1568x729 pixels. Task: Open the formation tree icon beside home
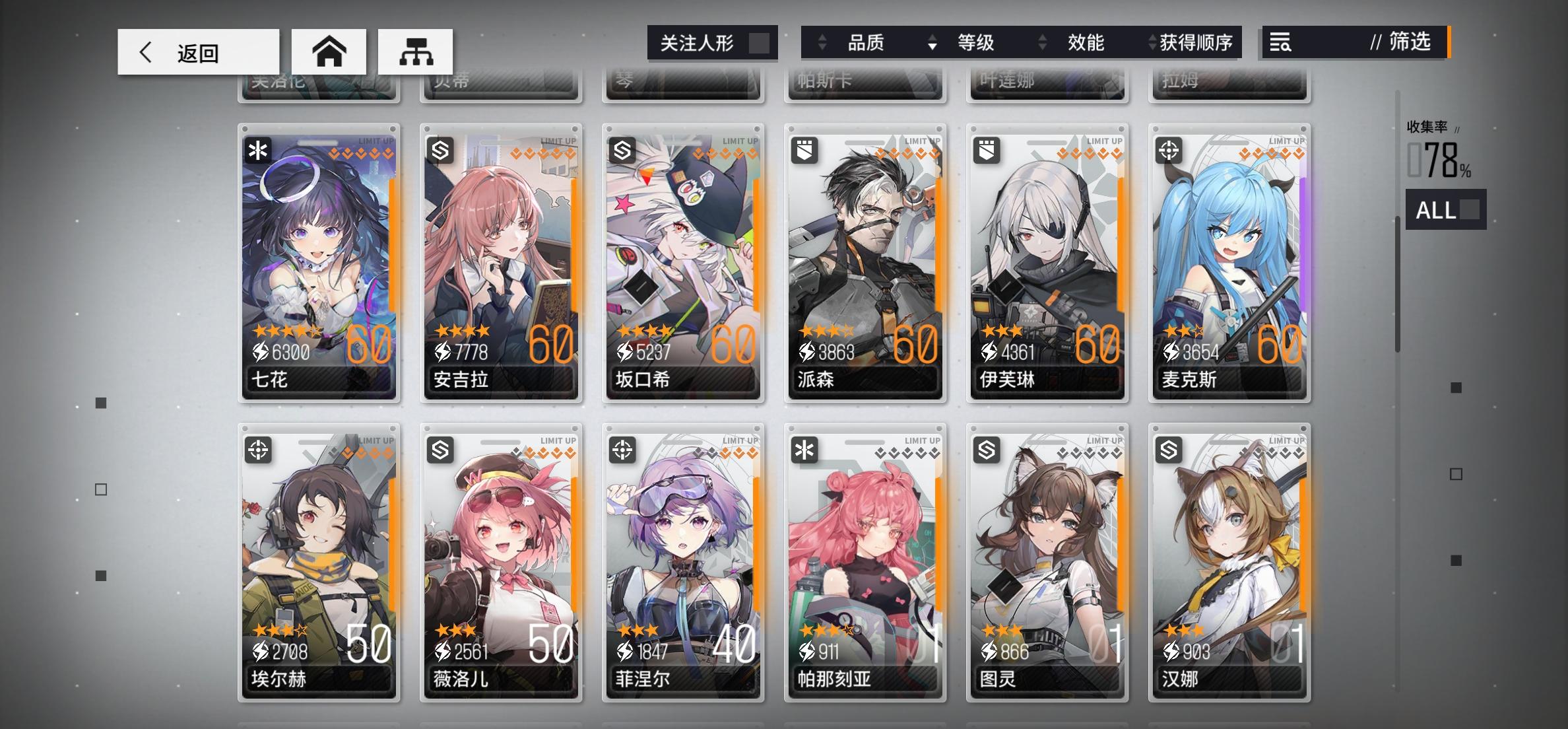(x=415, y=51)
